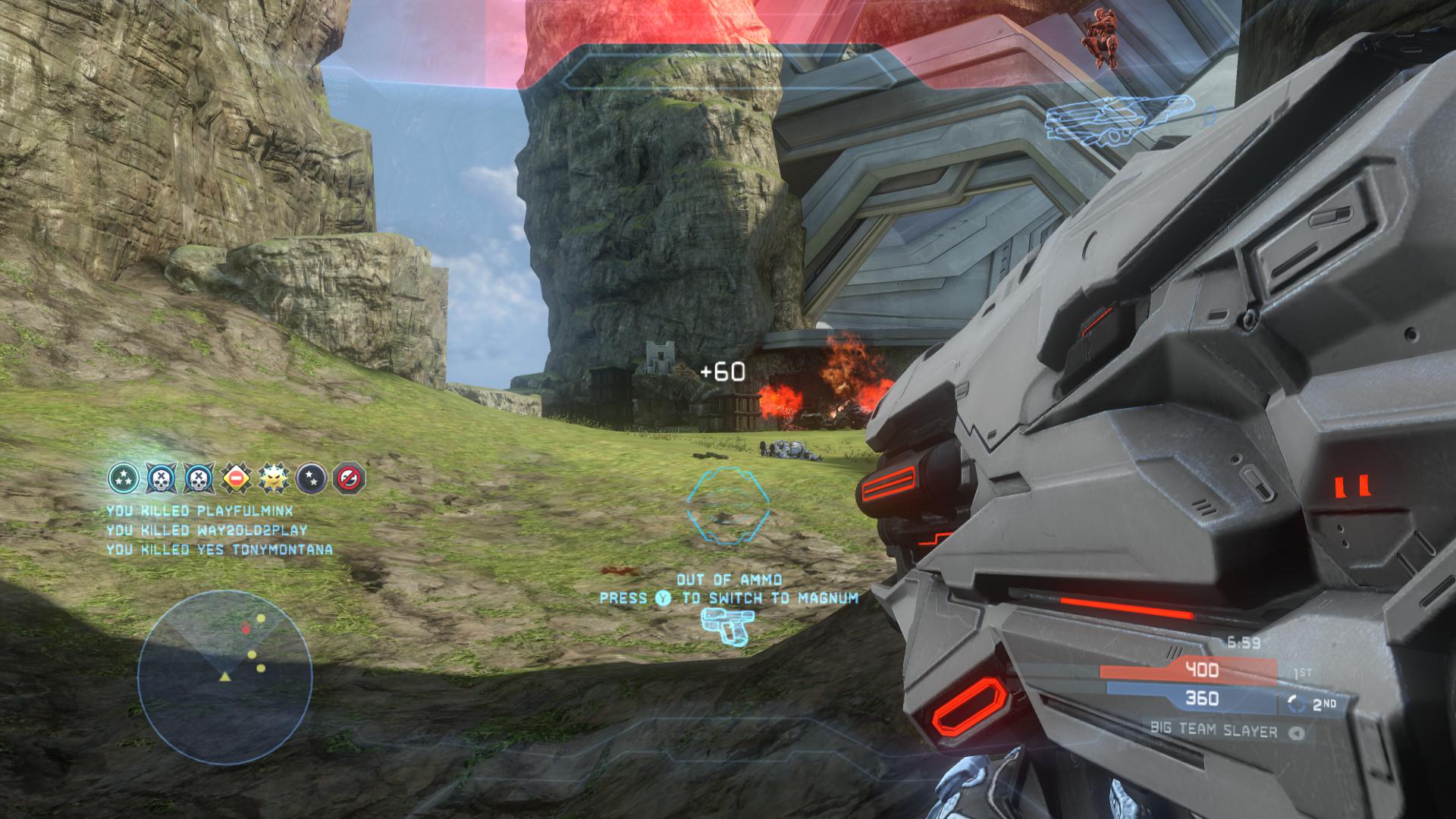This screenshot has height=819, width=1456.
Task: Select the yellow diamond red-stop medal
Action: (236, 479)
